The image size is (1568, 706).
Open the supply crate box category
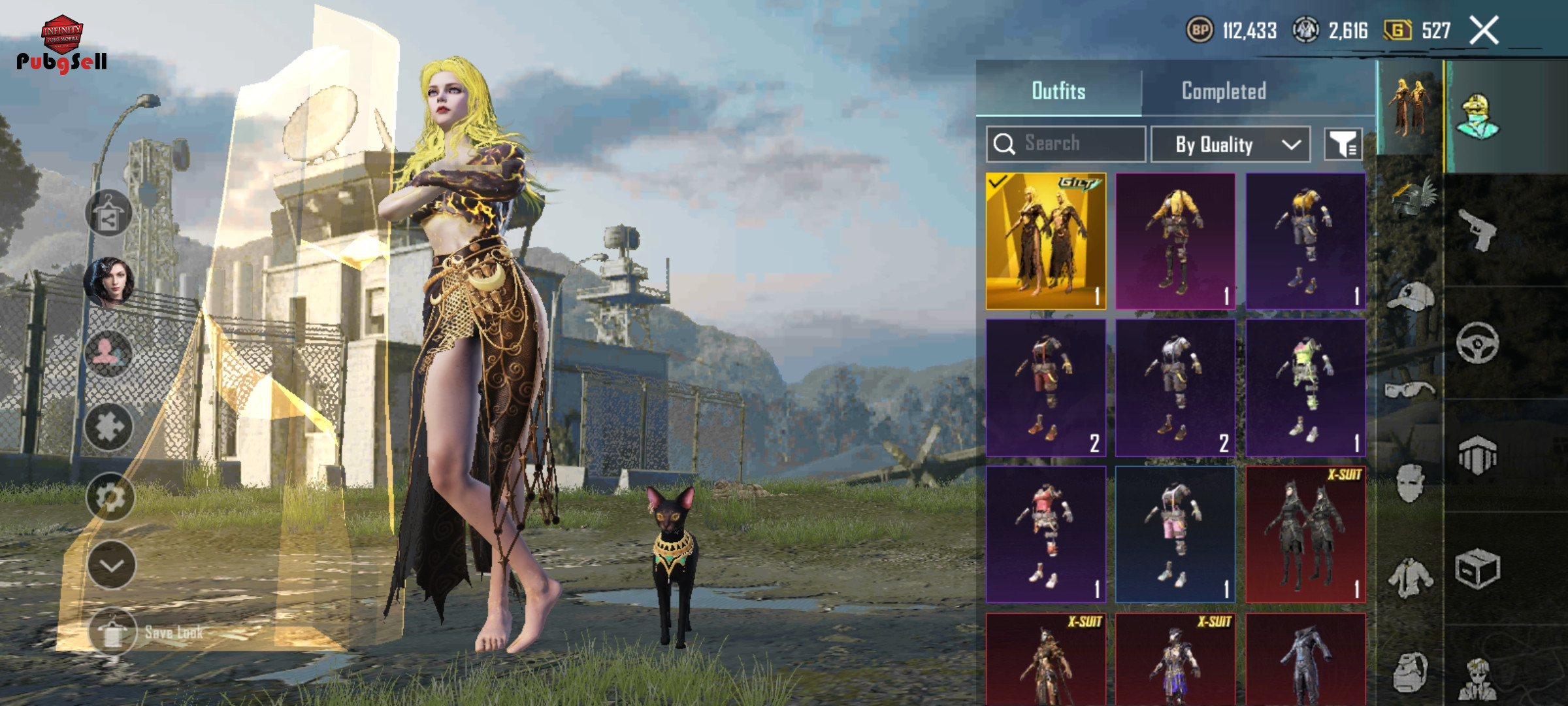coord(1478,569)
